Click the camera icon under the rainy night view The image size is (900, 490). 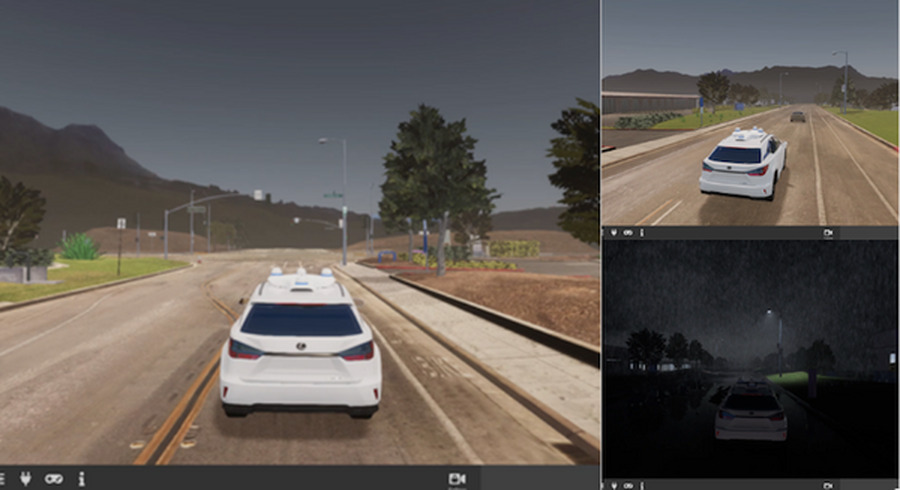(828, 484)
